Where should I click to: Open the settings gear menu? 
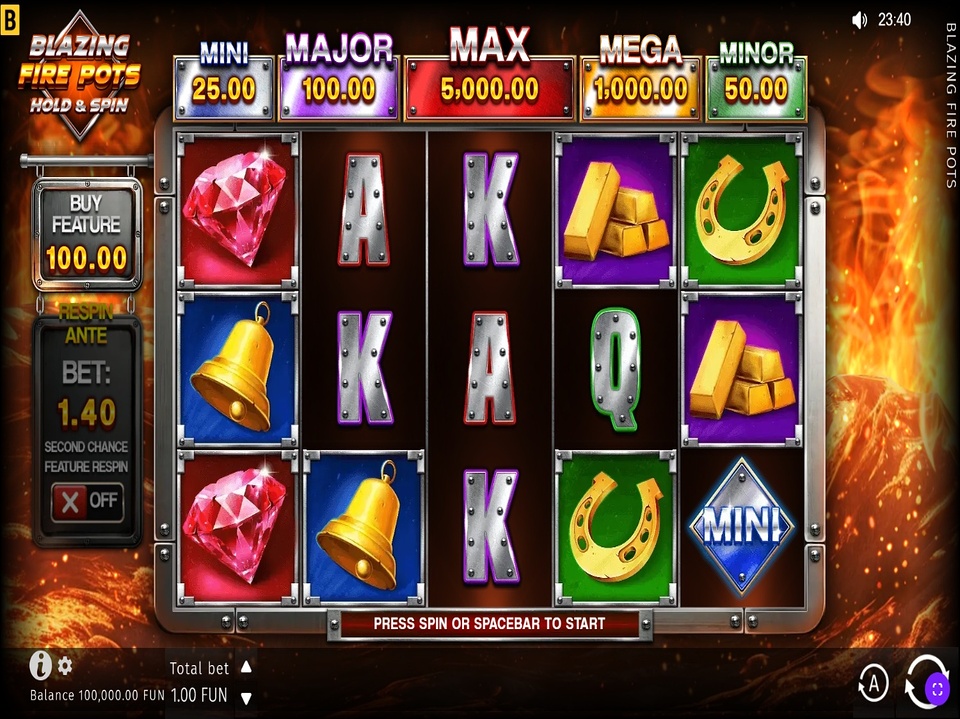[x=66, y=665]
